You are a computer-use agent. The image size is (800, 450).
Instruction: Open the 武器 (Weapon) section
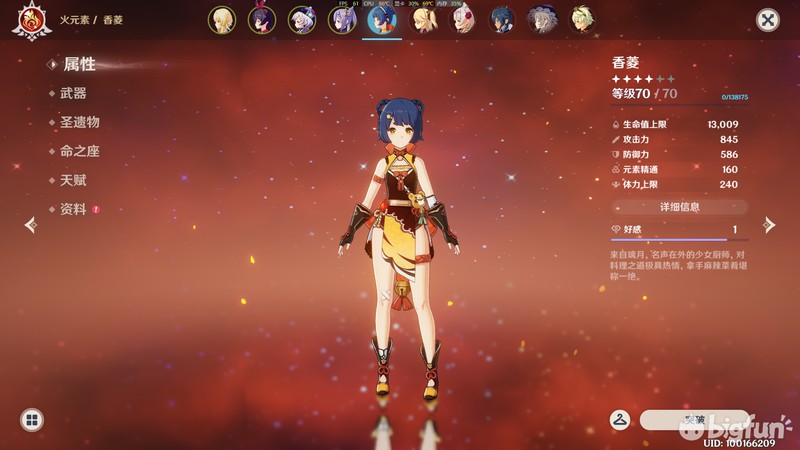point(73,93)
